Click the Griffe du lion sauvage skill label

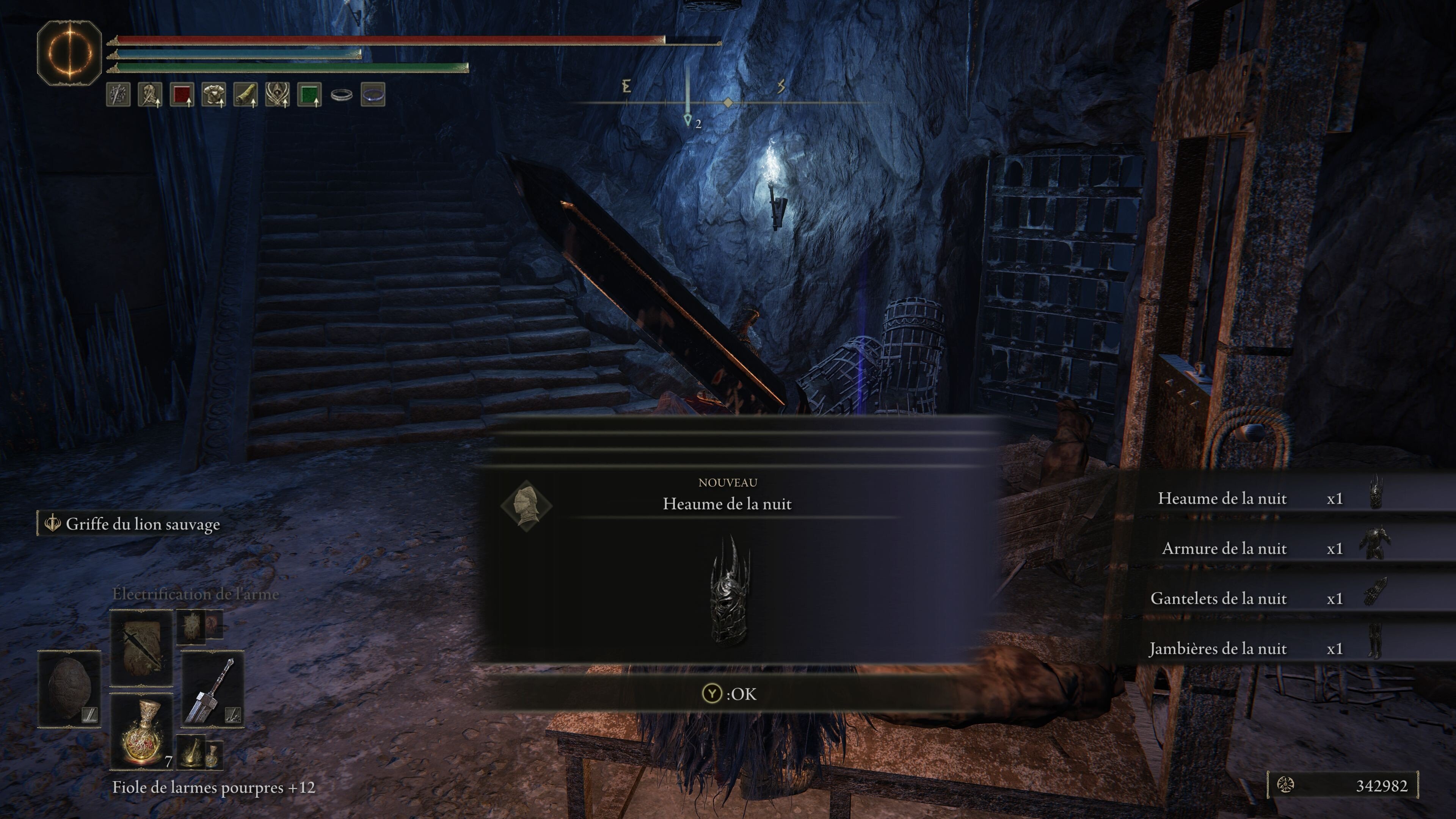click(143, 524)
